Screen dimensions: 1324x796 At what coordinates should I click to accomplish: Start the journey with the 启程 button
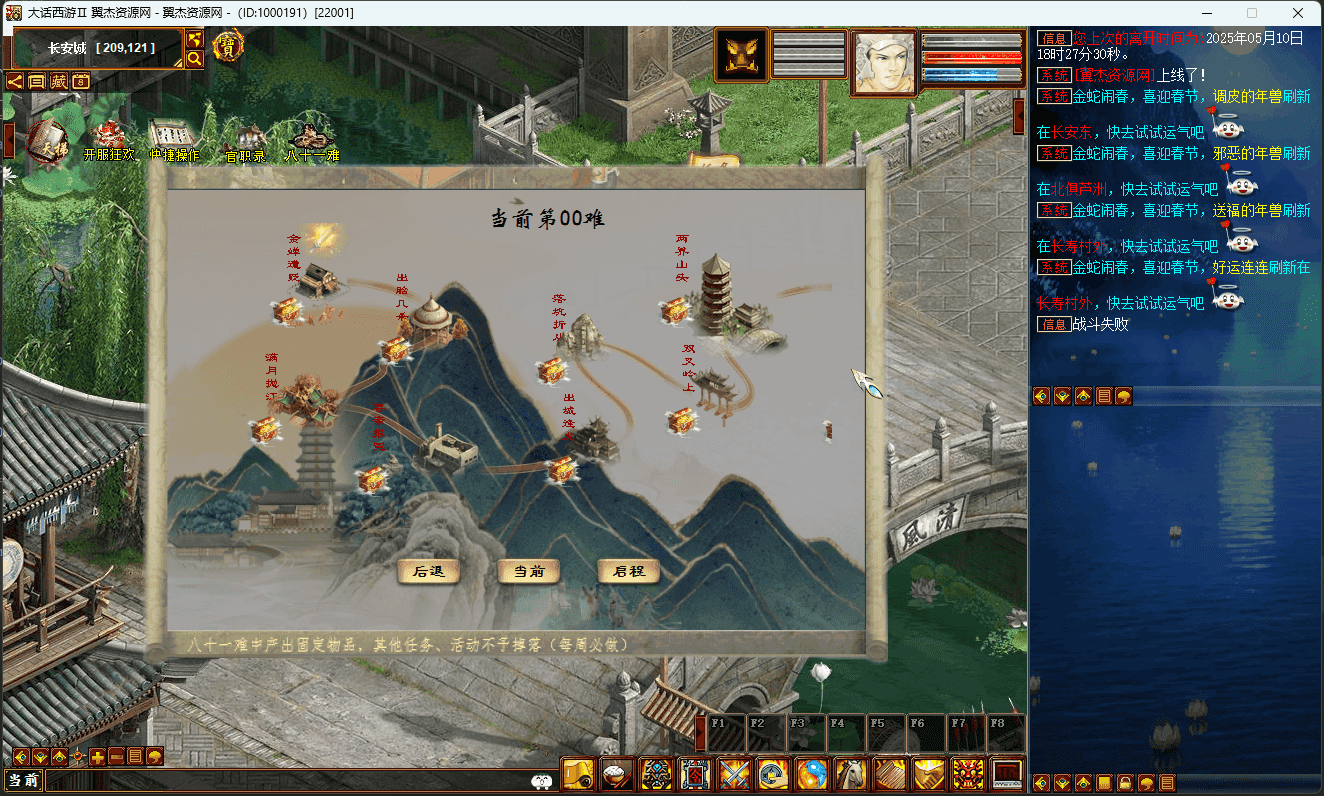pyautogui.click(x=629, y=572)
